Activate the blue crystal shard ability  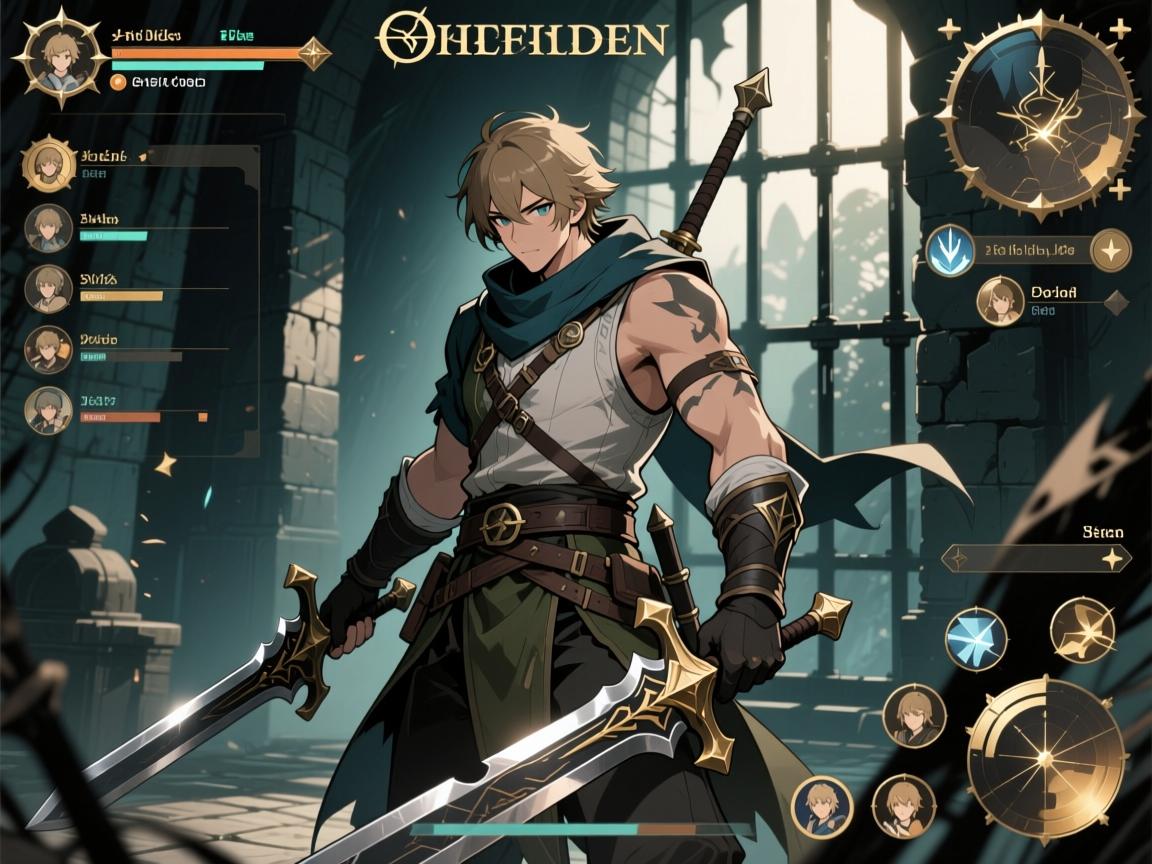pos(976,638)
